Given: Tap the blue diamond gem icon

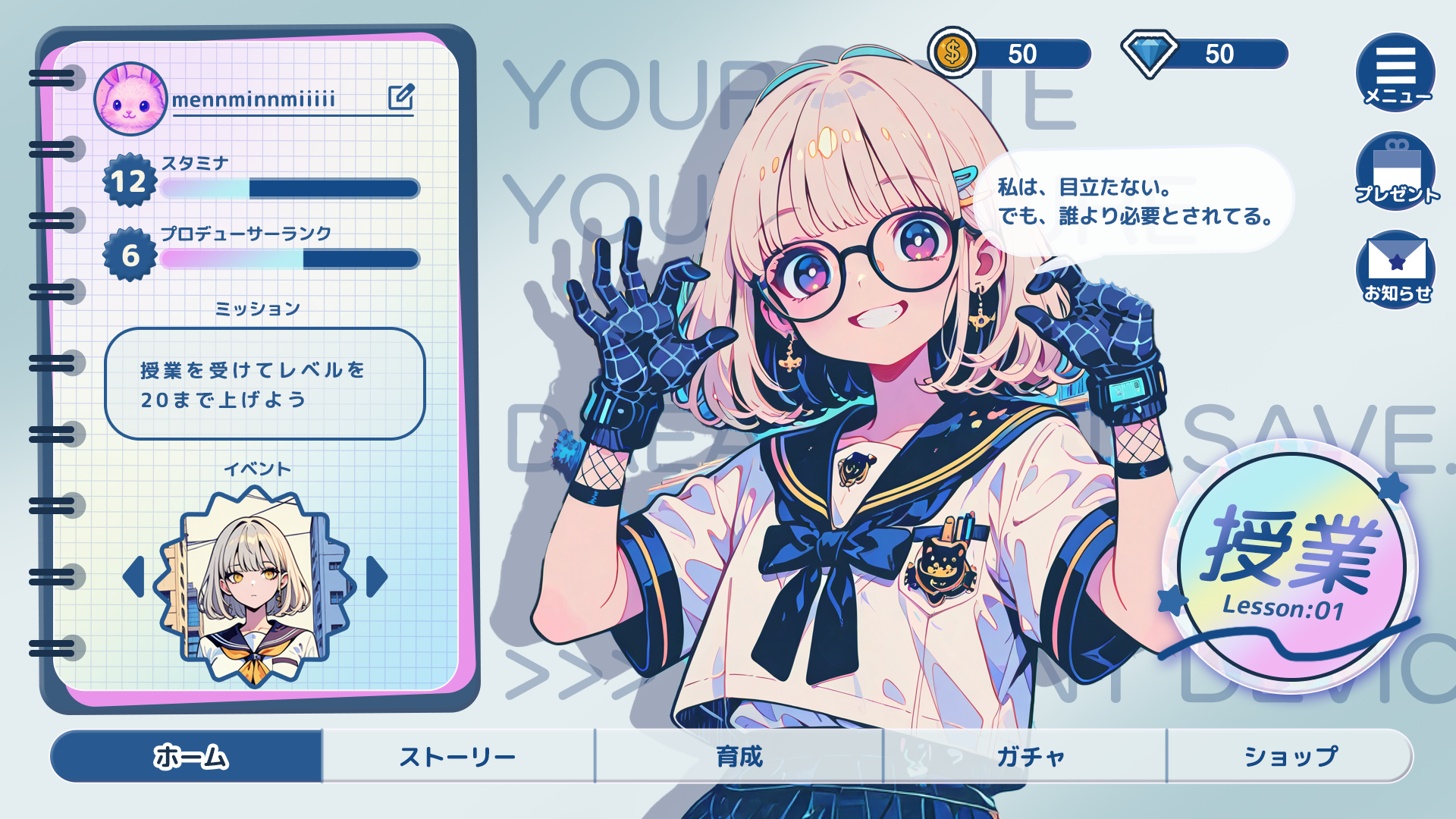Looking at the screenshot, I should coord(1150,53).
